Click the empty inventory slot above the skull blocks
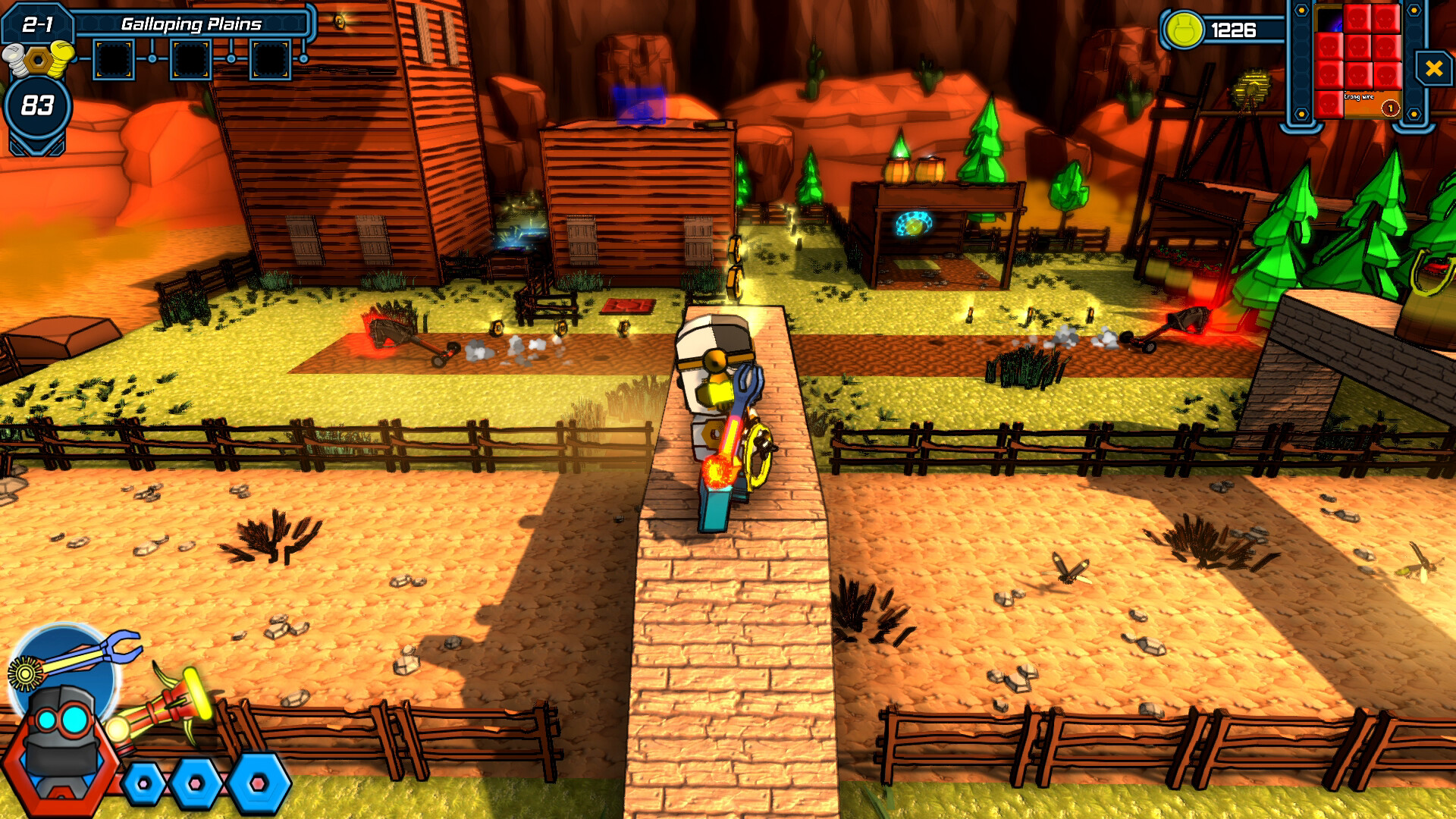This screenshot has height=819, width=1456. (x=1329, y=19)
